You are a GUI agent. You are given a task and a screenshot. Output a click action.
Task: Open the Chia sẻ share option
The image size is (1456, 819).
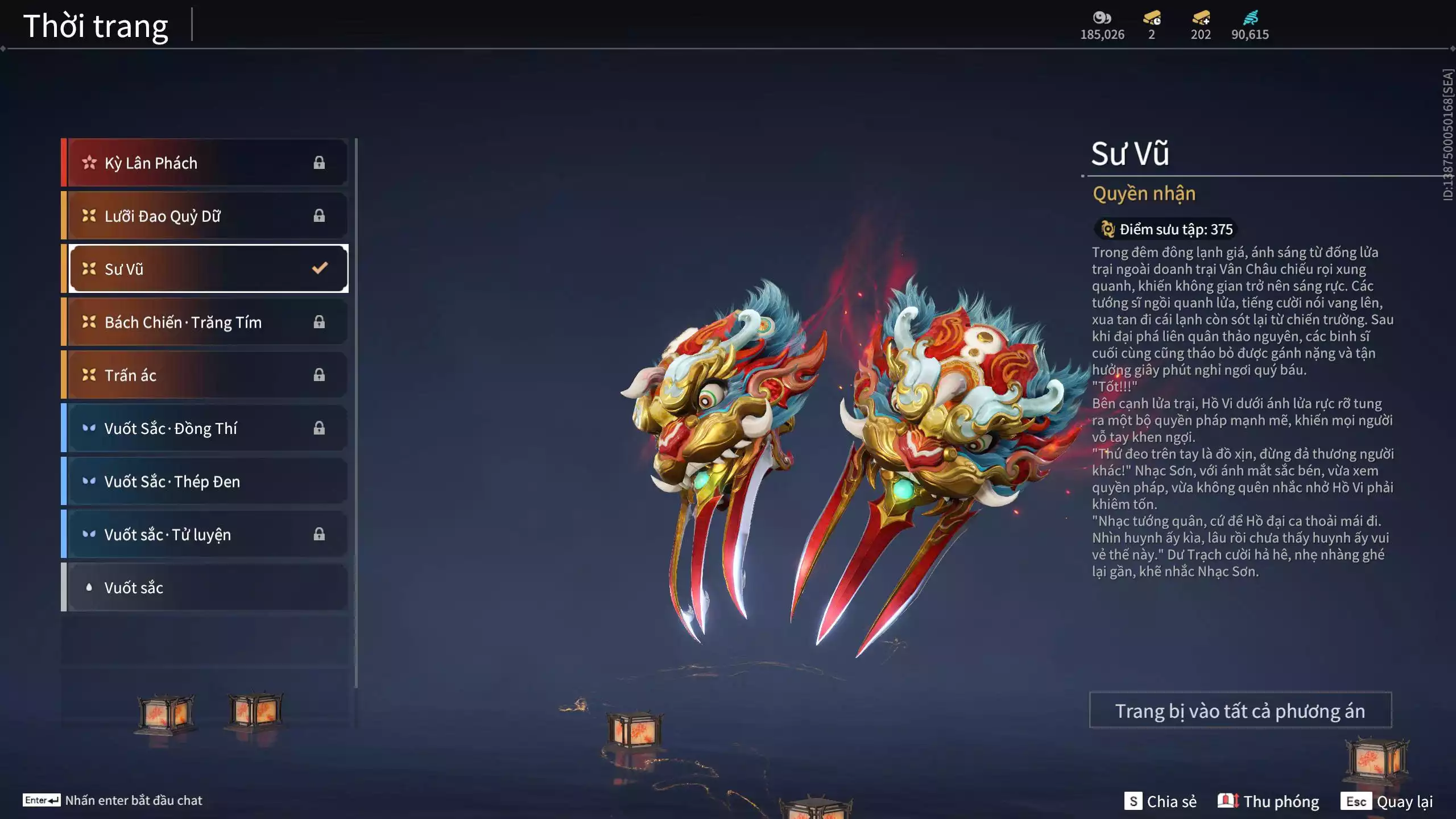tap(1160, 801)
